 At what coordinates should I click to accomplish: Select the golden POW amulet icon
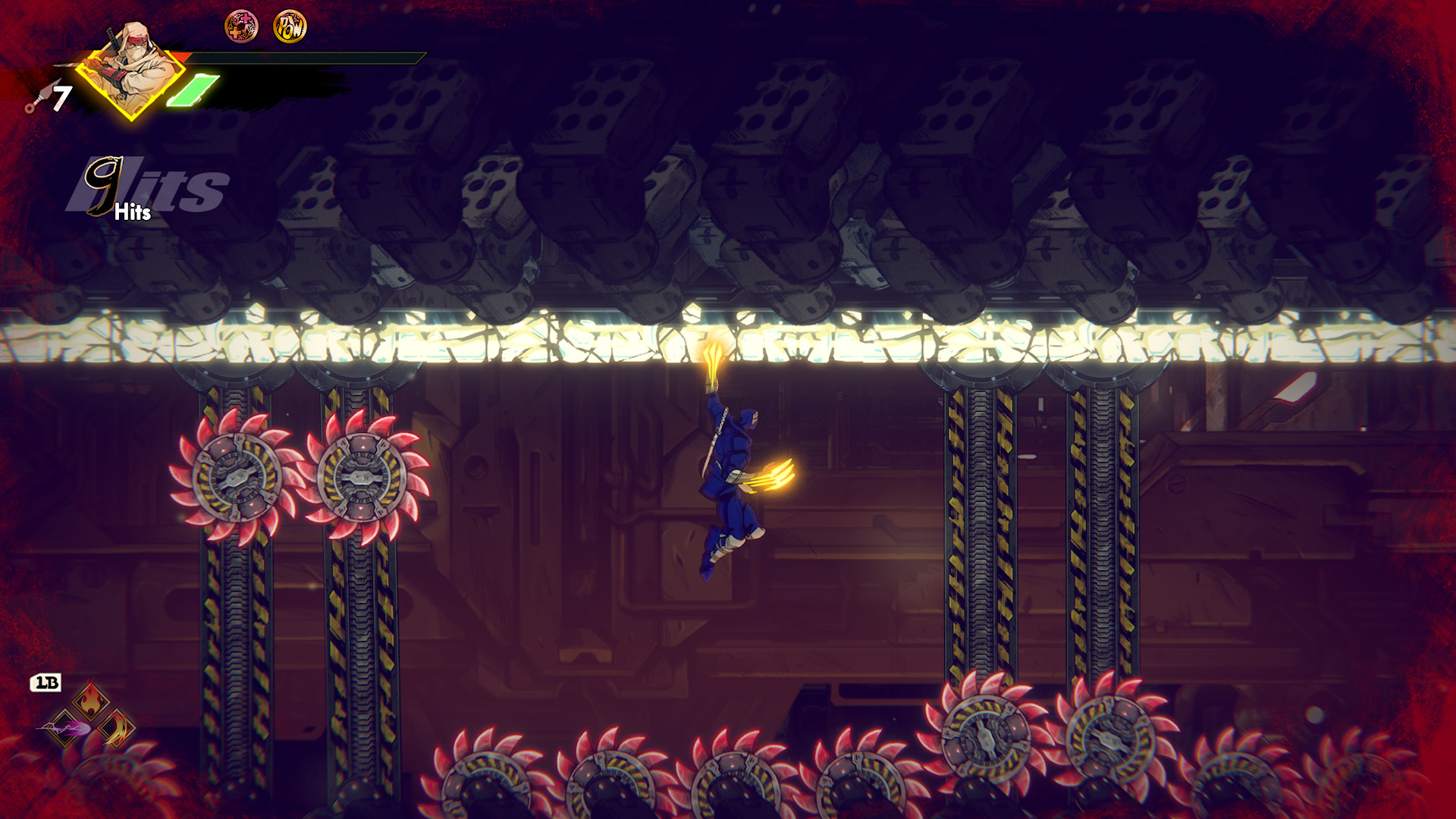point(290,27)
